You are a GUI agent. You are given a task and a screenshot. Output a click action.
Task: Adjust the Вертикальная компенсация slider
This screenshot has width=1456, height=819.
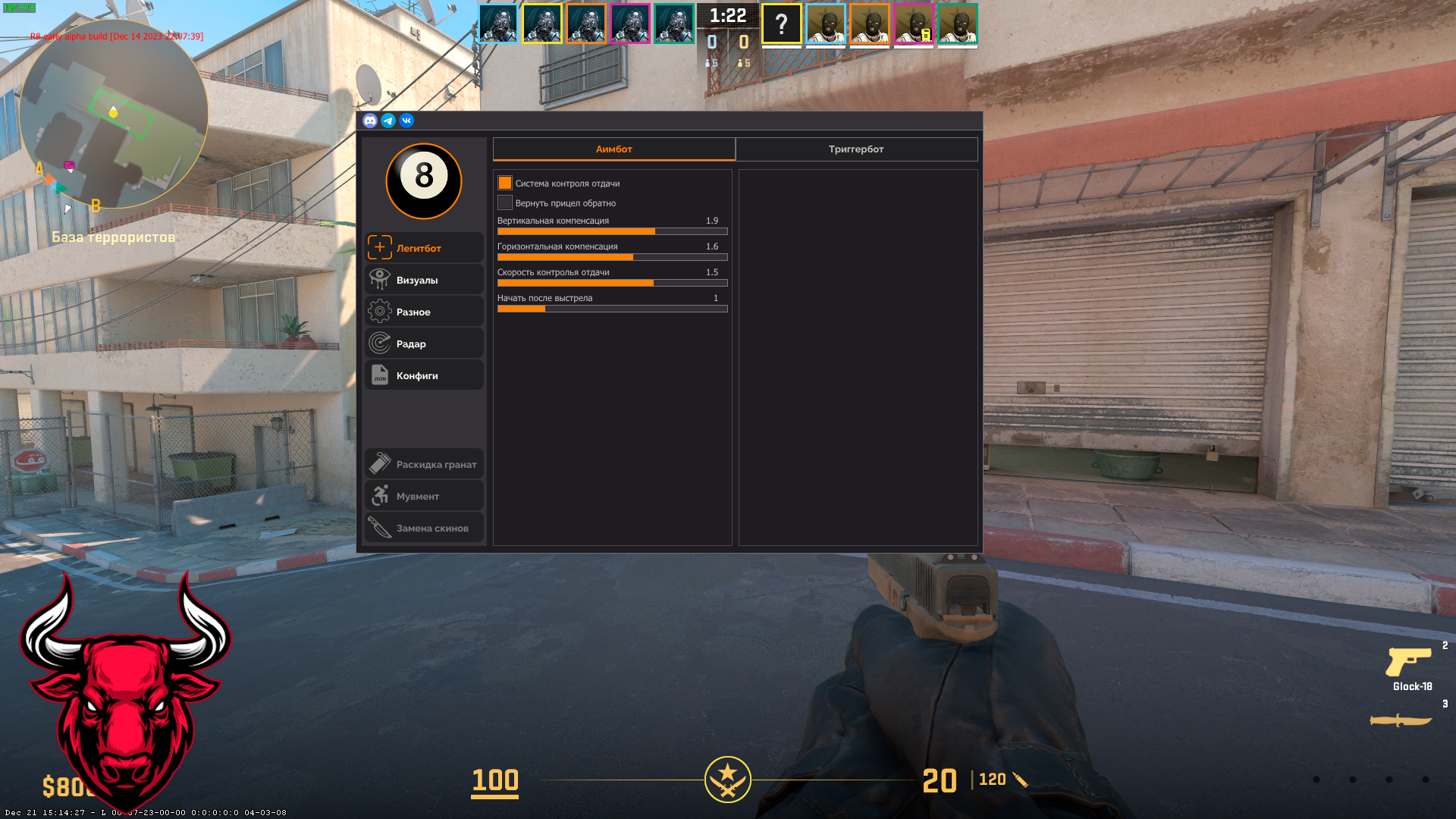pos(612,231)
